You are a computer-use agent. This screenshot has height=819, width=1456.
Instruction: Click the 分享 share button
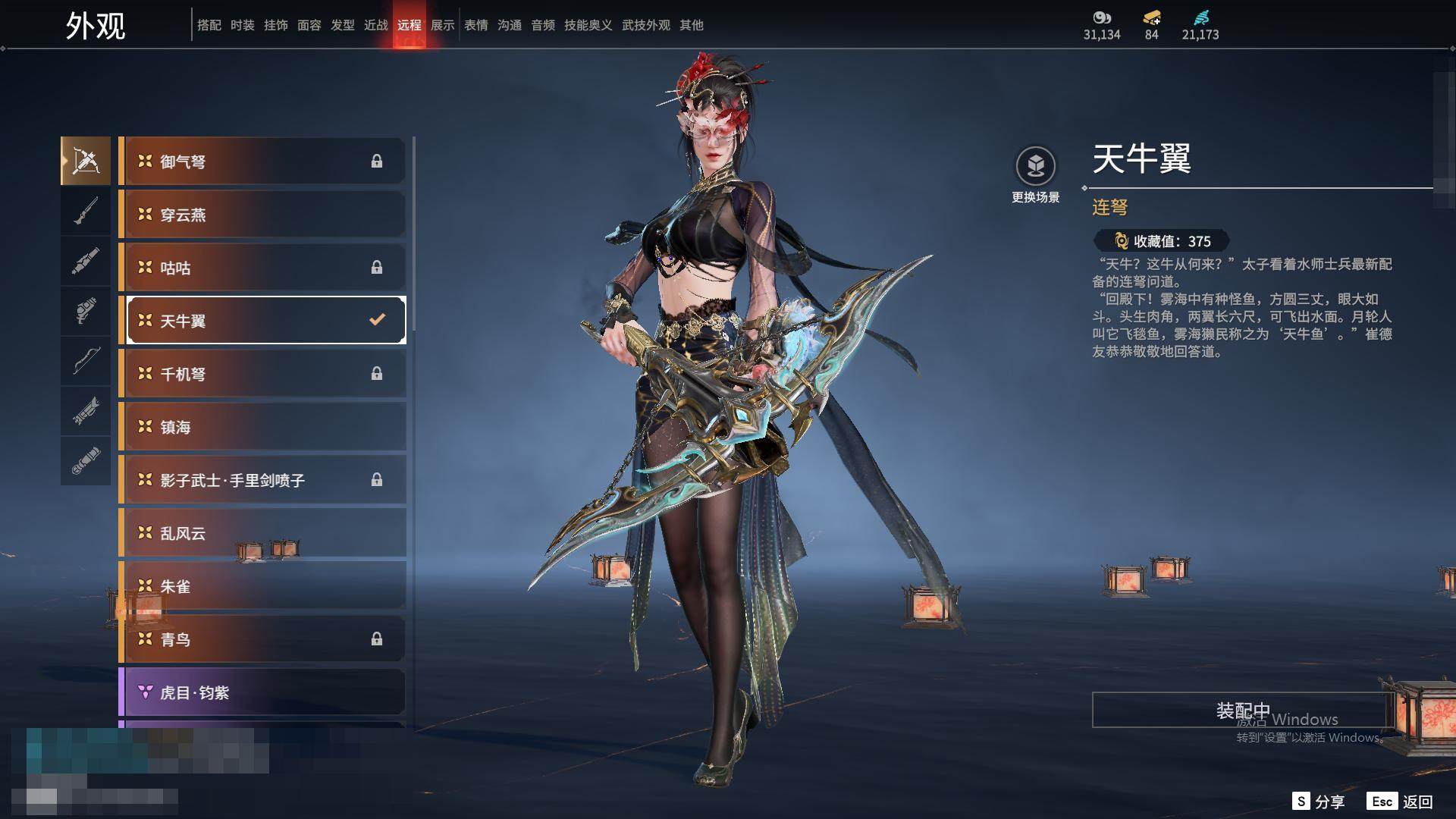pyautogui.click(x=1319, y=802)
